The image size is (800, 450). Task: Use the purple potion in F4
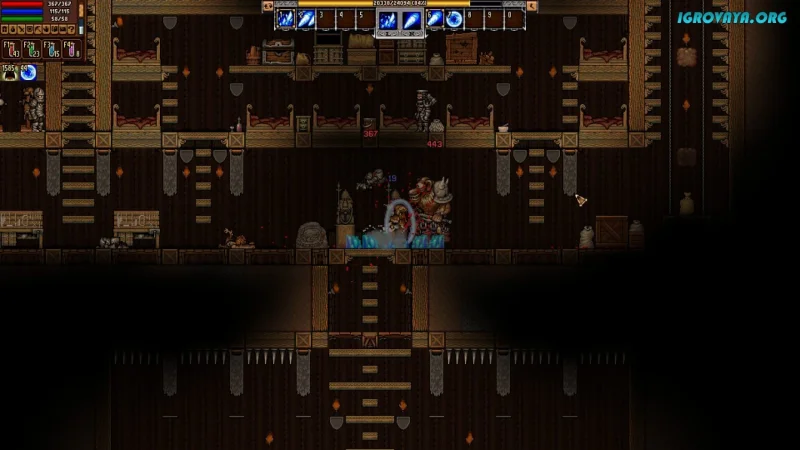(71, 49)
